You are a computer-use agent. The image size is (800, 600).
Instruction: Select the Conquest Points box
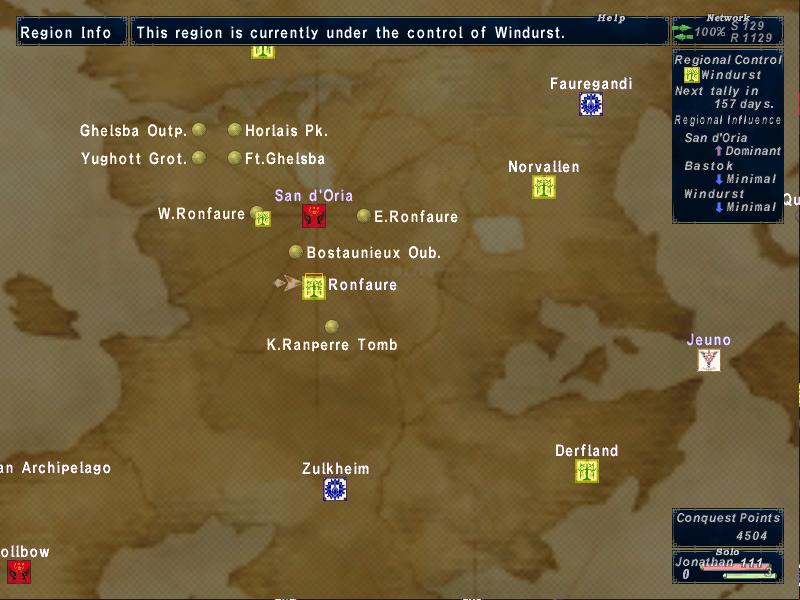pyautogui.click(x=727, y=527)
